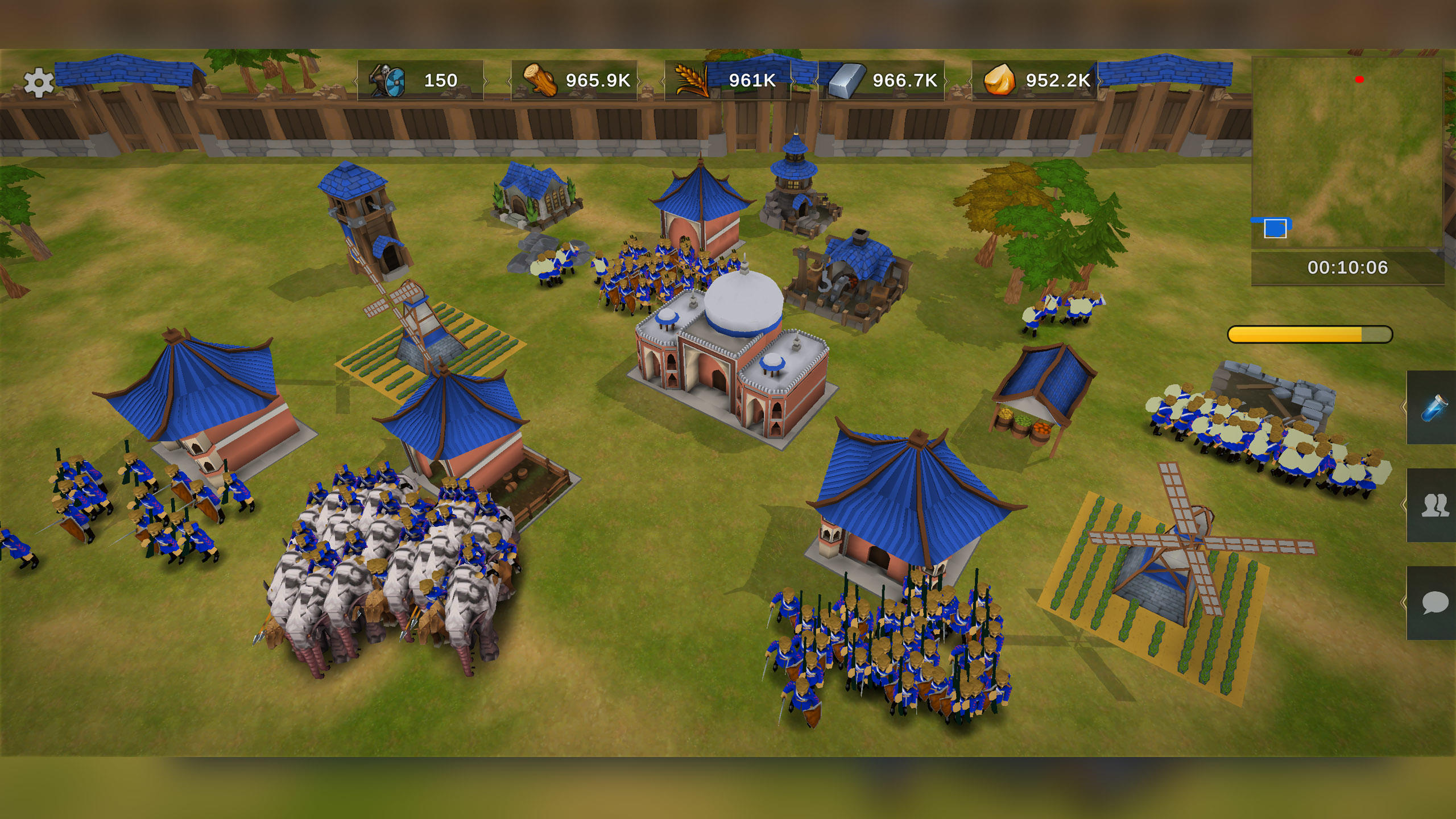Click the wood resource showing 965.9K
This screenshot has width=1456, height=819.
[x=574, y=81]
